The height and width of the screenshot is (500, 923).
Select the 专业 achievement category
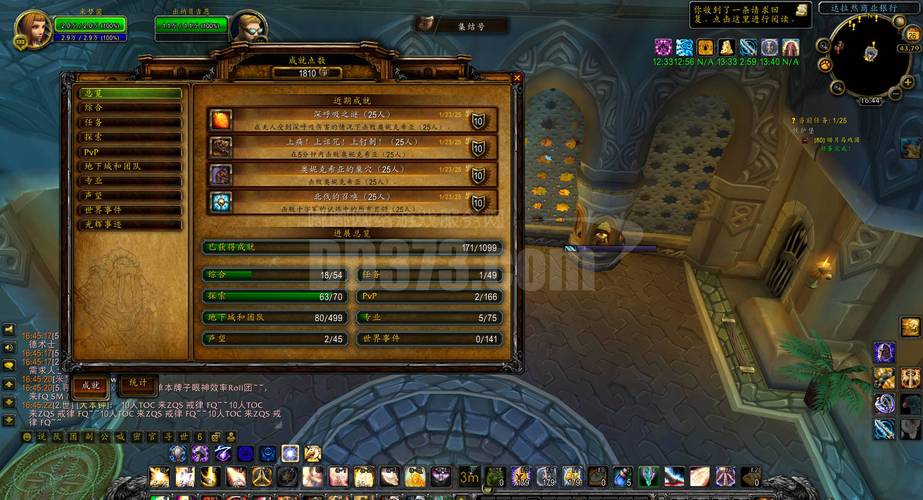(x=130, y=181)
